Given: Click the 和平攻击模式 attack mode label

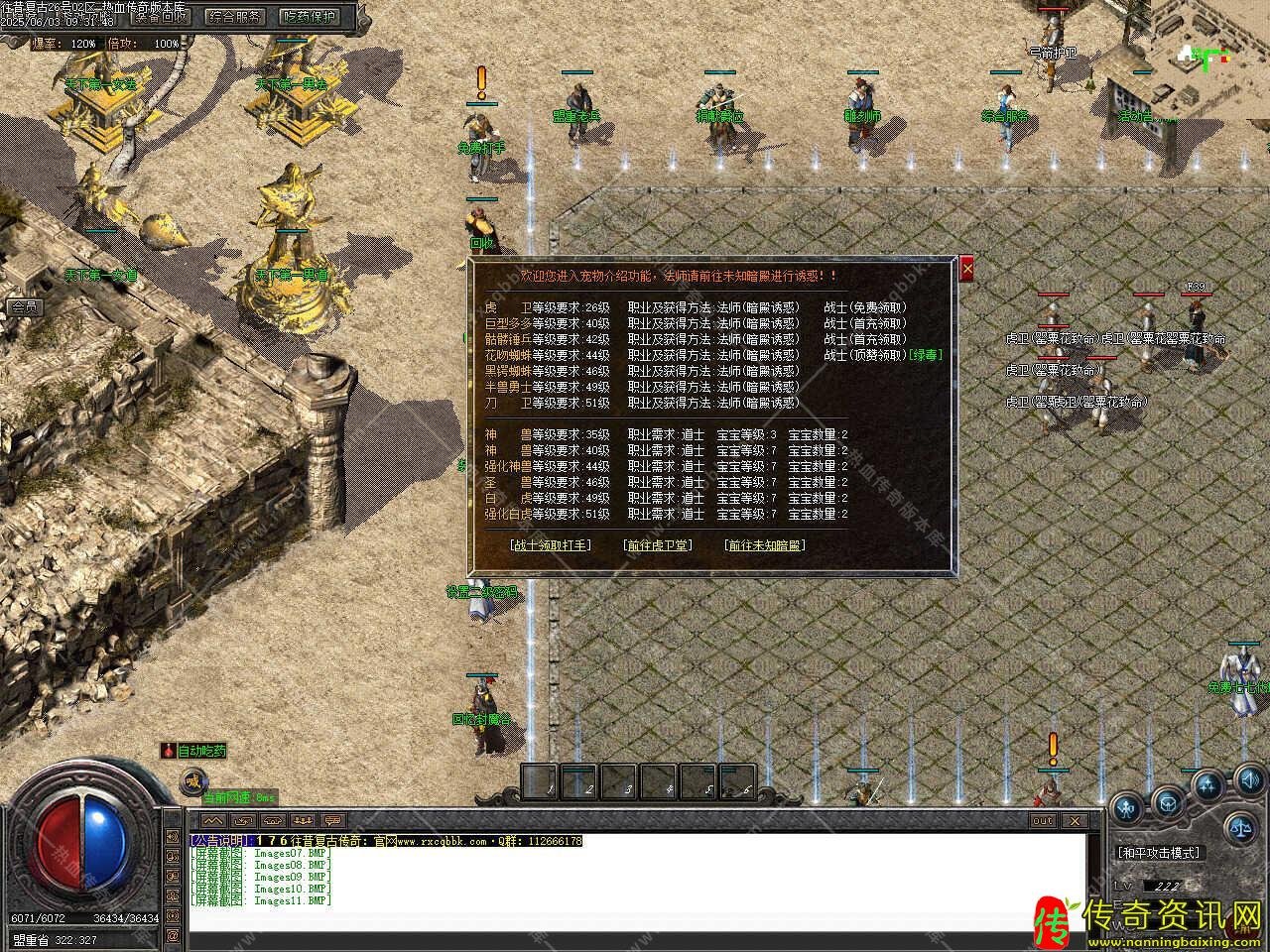Looking at the screenshot, I should [1158, 852].
